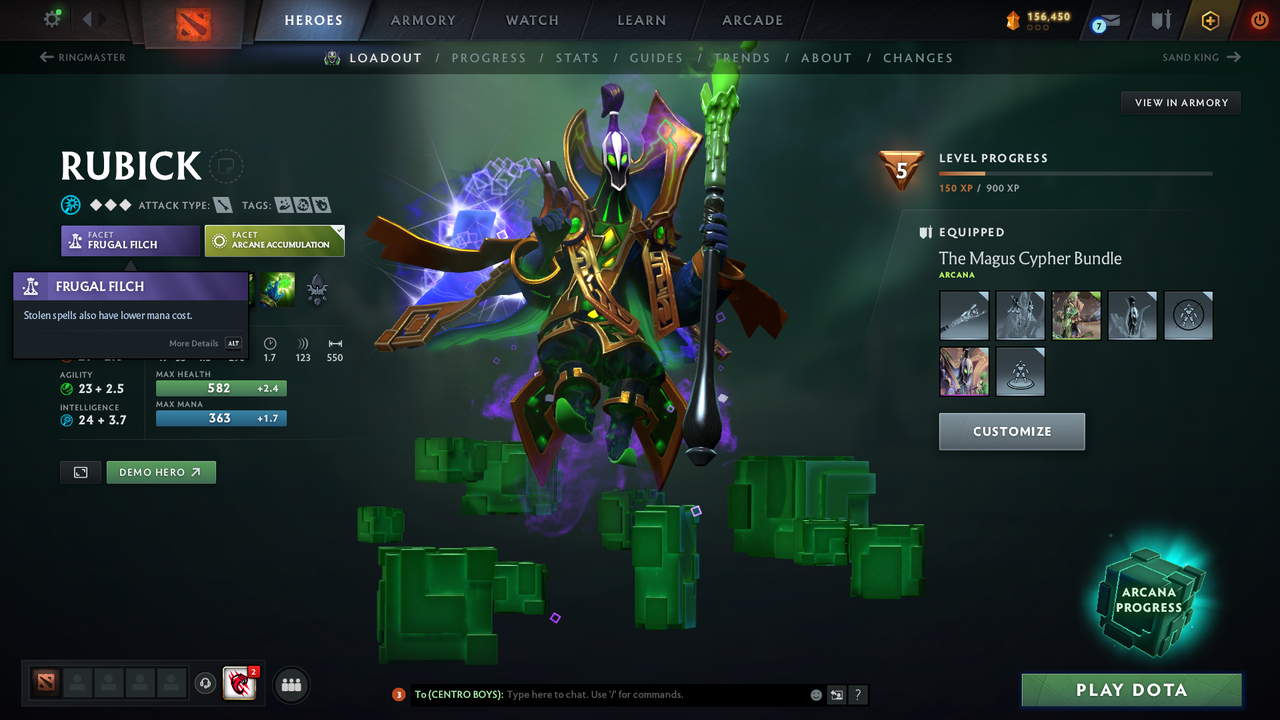Expand facet details via More Details
The width and height of the screenshot is (1280, 720).
pos(193,343)
